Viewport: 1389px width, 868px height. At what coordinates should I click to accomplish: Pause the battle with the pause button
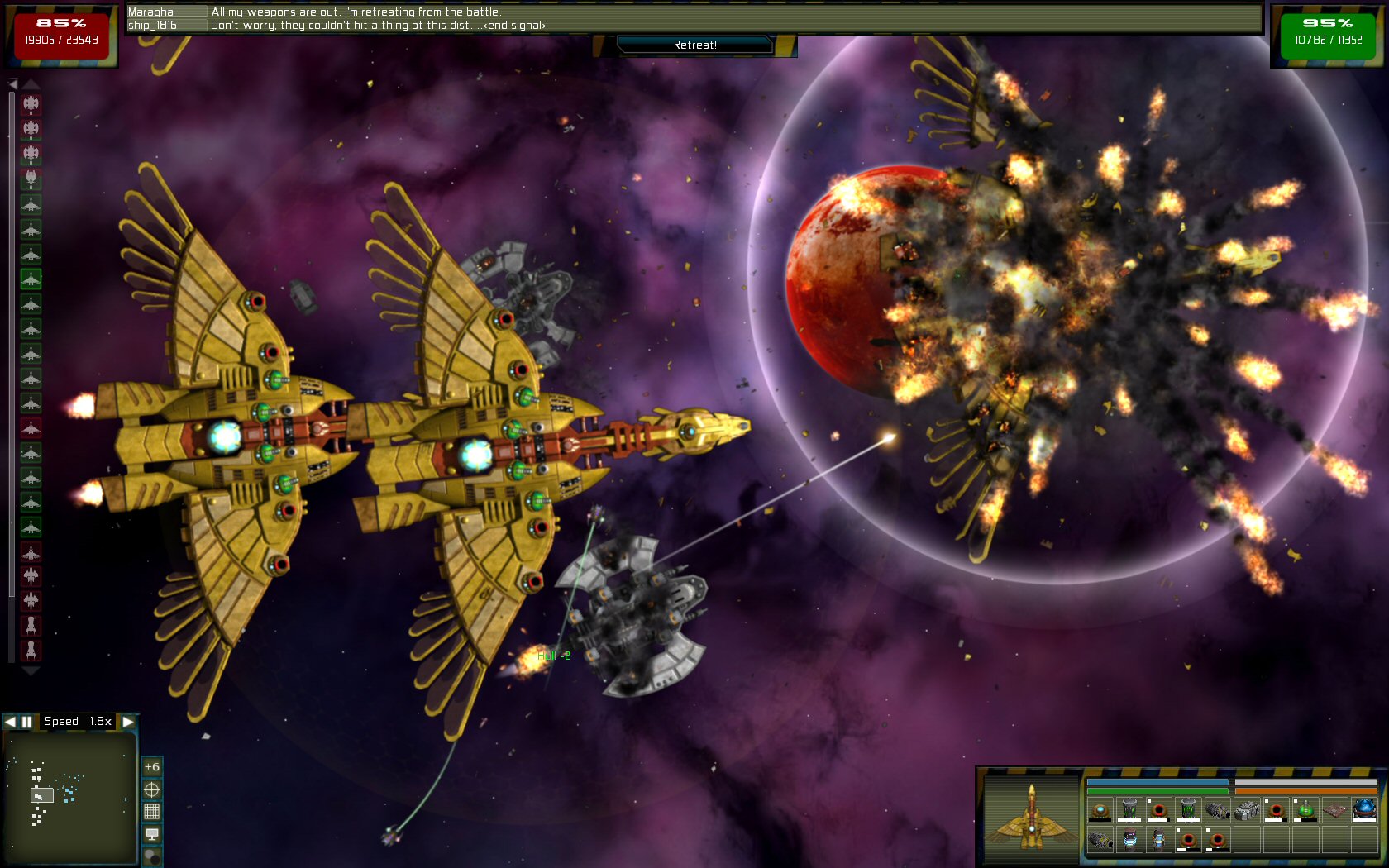[x=28, y=721]
